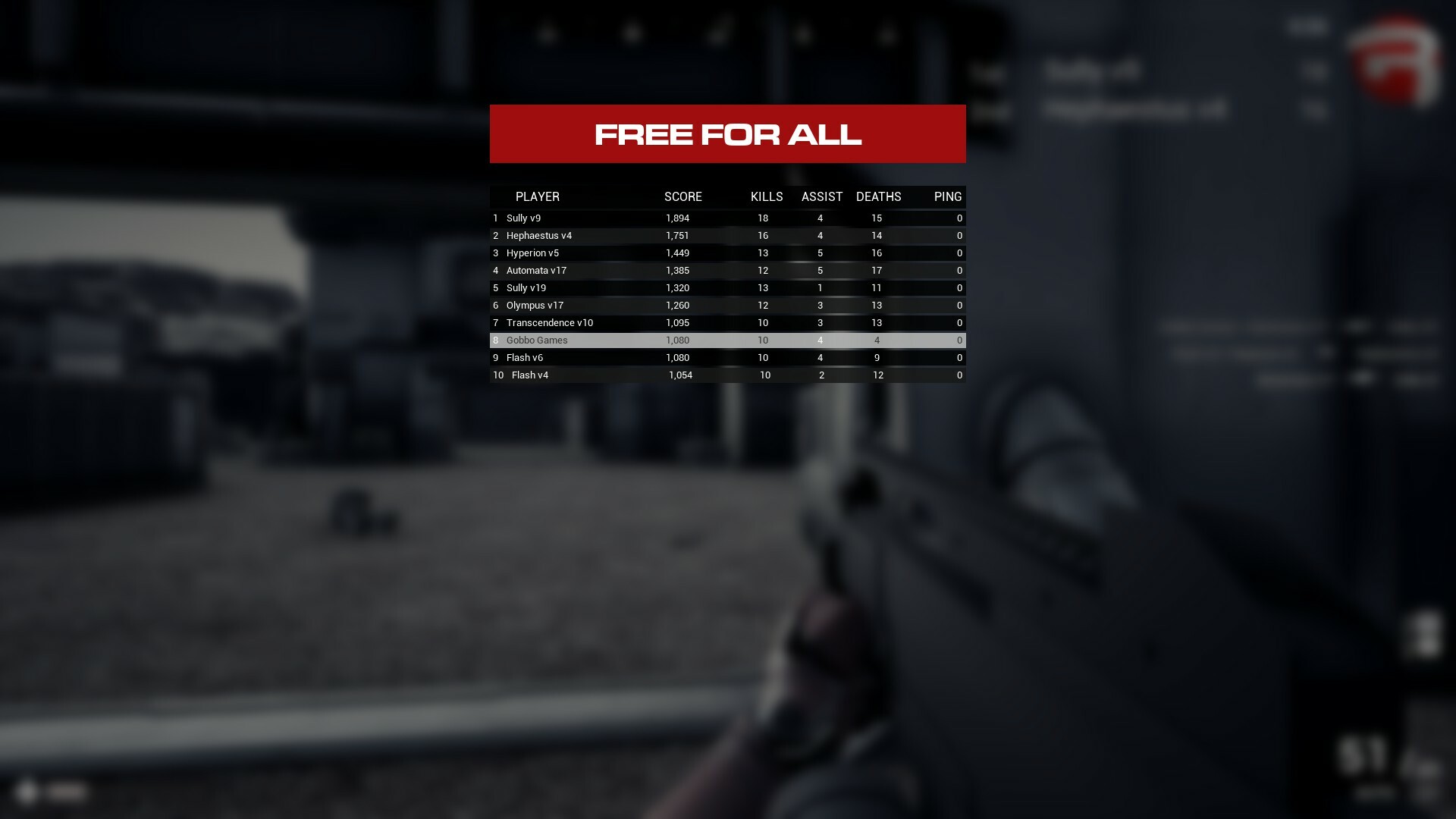Screen dimensions: 1456x819
Task: Select the FREE FOR ALL banner
Action: [x=727, y=134]
